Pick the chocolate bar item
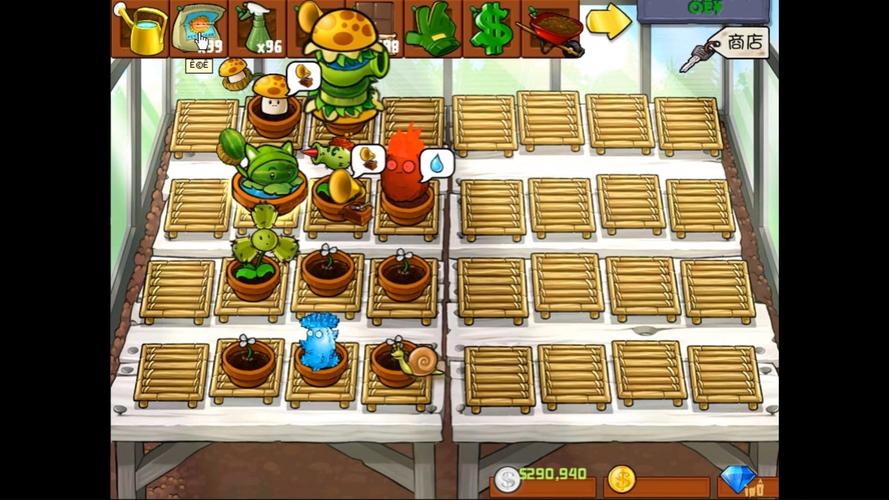889x500 pixels. point(390,12)
